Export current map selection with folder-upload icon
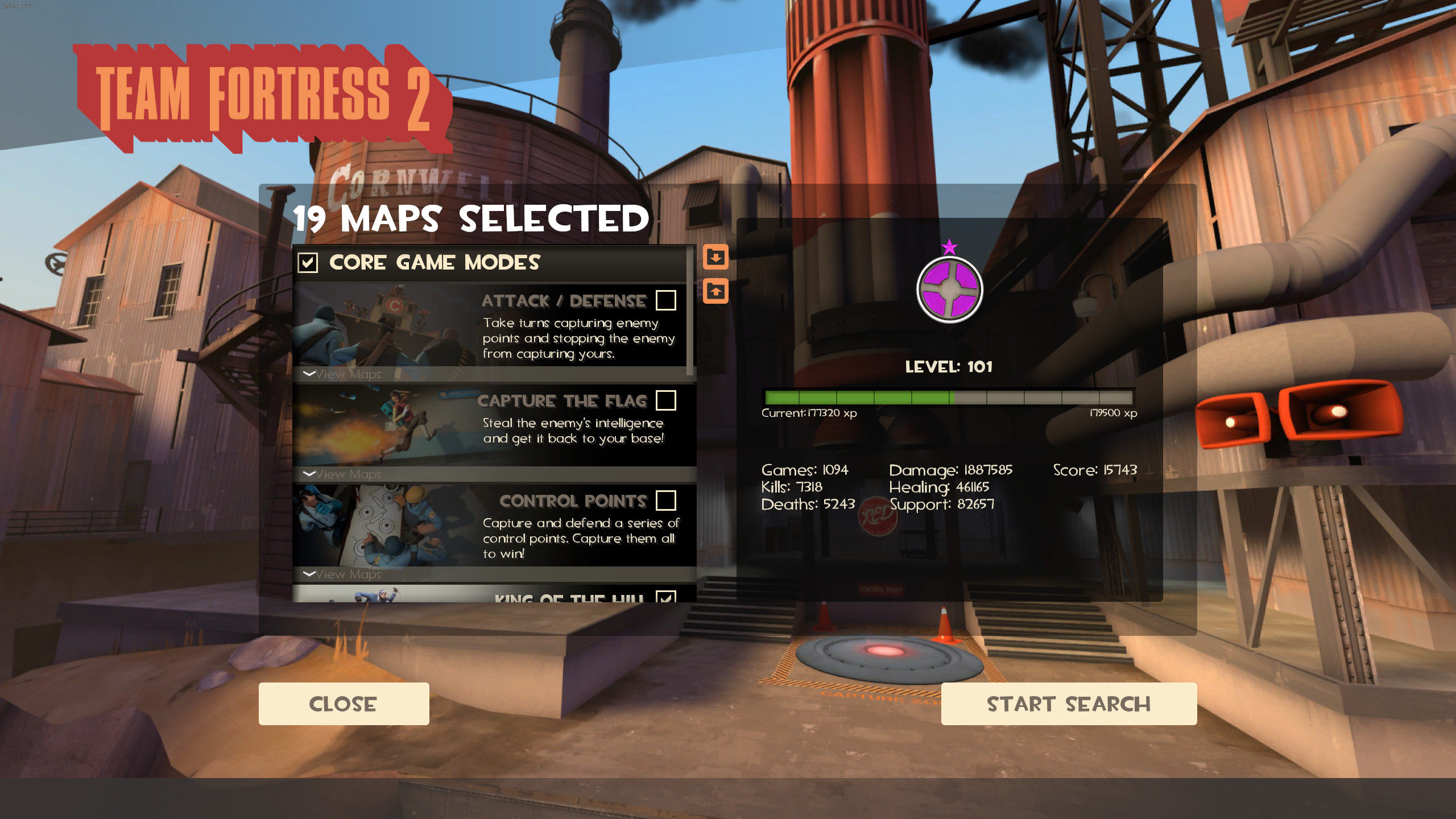The height and width of the screenshot is (819, 1456). (x=716, y=292)
